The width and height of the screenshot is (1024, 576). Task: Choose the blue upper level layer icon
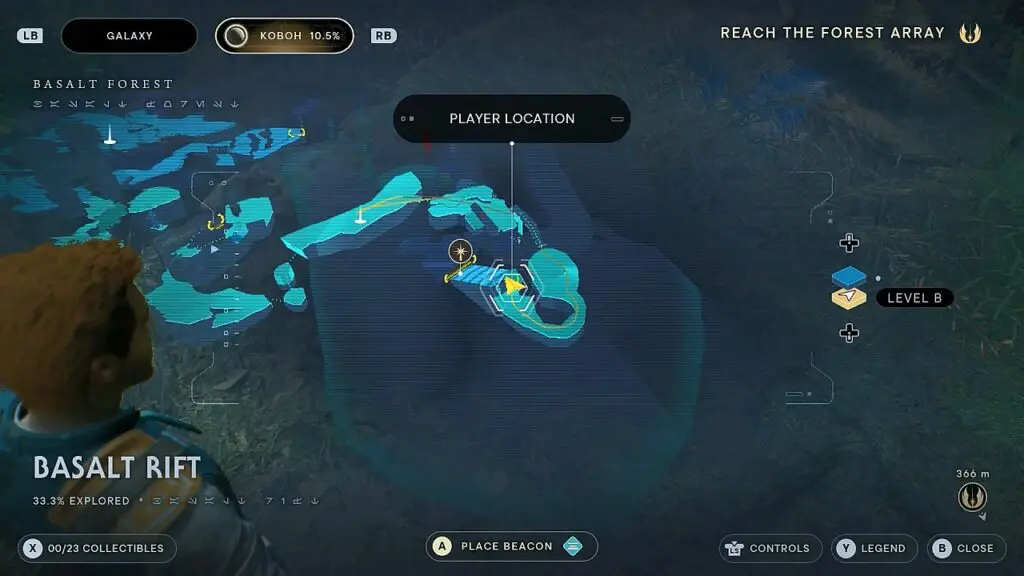tap(848, 277)
